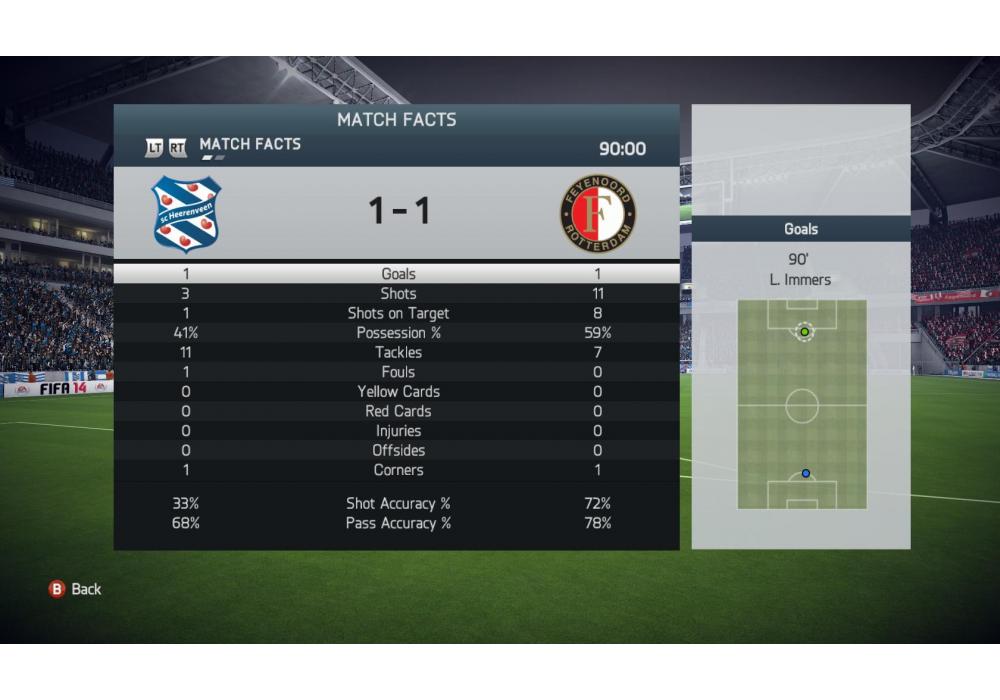Viewport: 1000px width, 700px height.
Task: Highlight the Fouls row
Action: (x=397, y=372)
